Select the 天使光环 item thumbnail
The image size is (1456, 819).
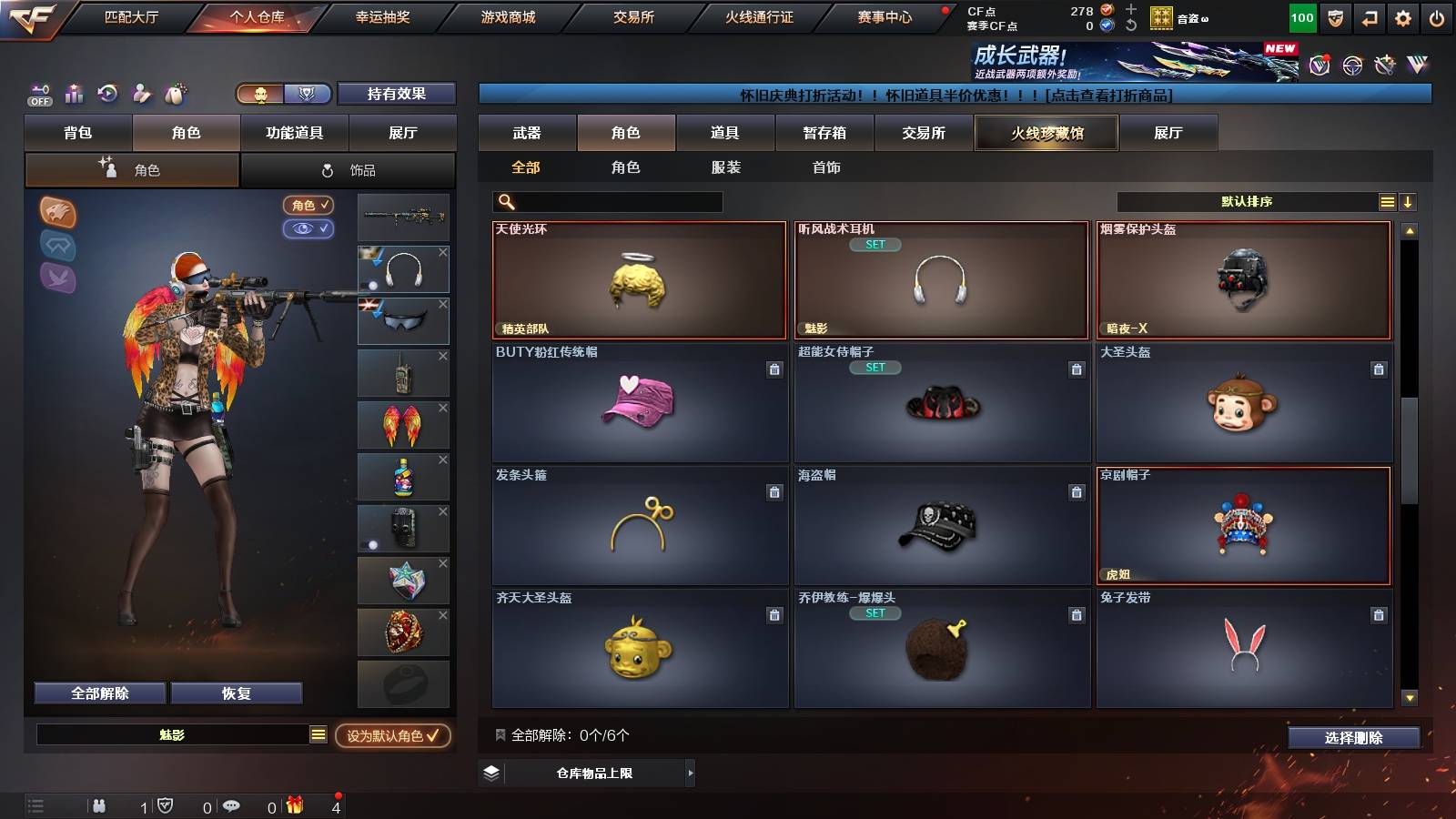(637, 279)
